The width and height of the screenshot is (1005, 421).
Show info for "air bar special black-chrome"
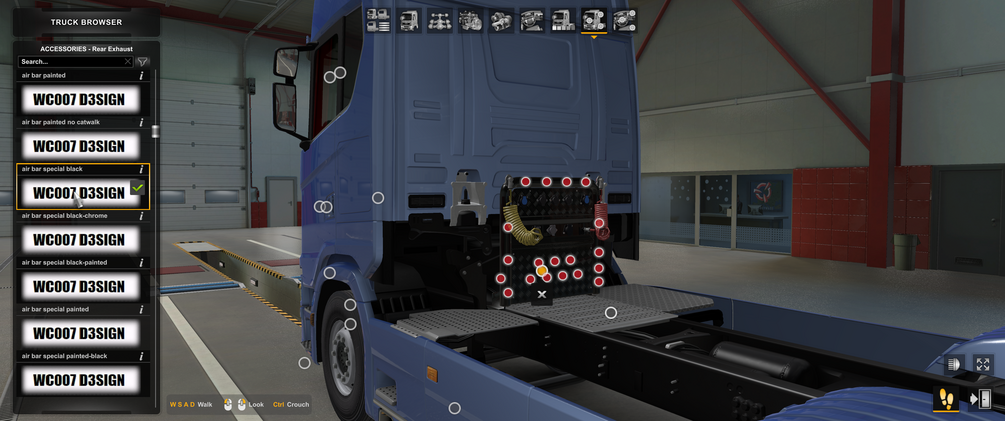[141, 216]
